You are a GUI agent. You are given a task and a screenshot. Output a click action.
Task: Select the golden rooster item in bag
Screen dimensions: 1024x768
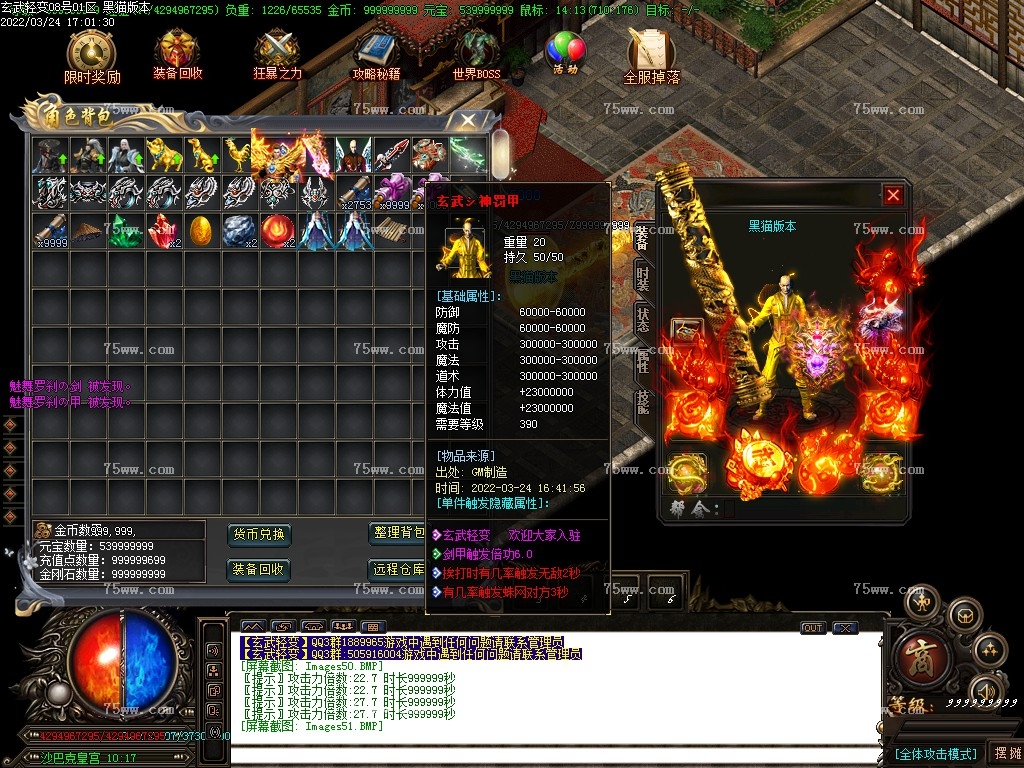(x=238, y=155)
